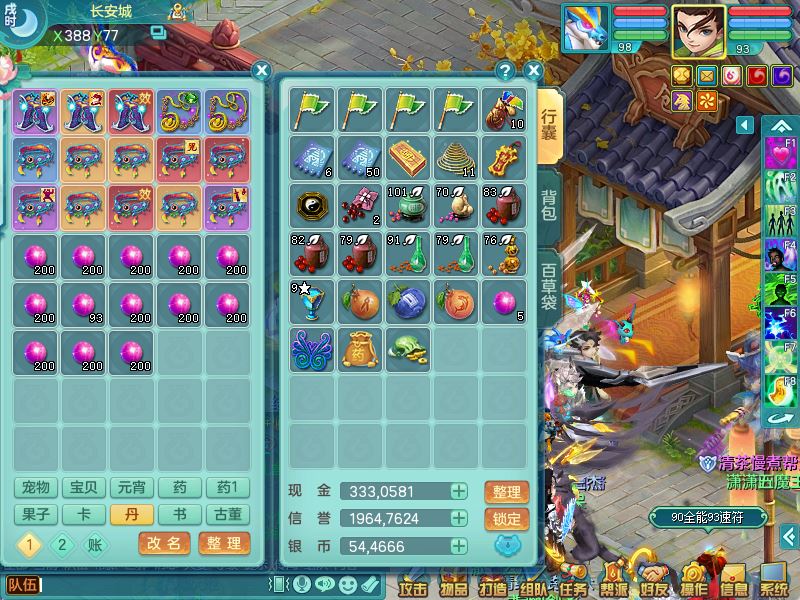800x600 pixels.
Task: Select the pink orb with count 93
Action: click(84, 303)
